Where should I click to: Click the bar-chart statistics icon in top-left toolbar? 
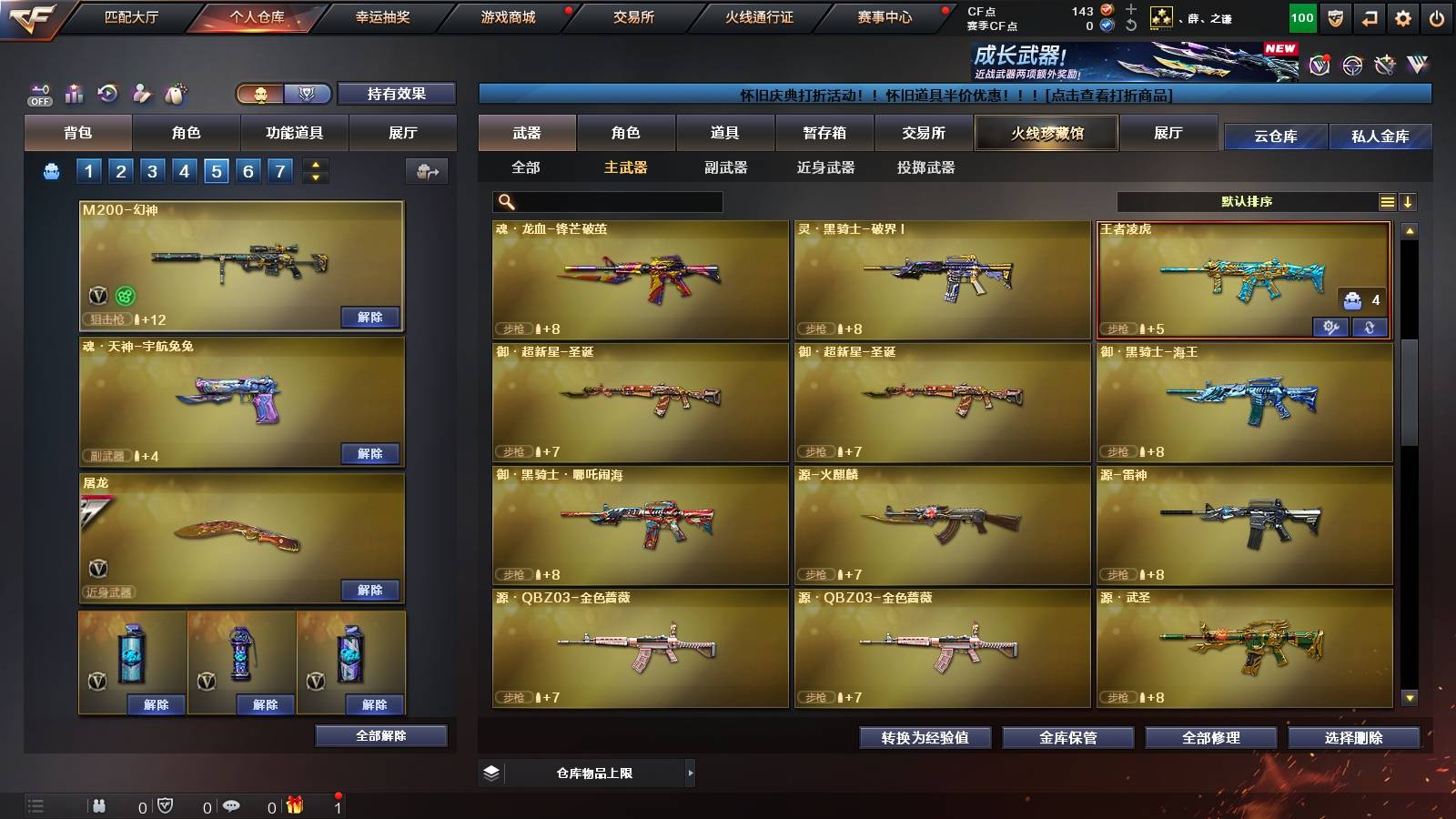click(x=75, y=92)
